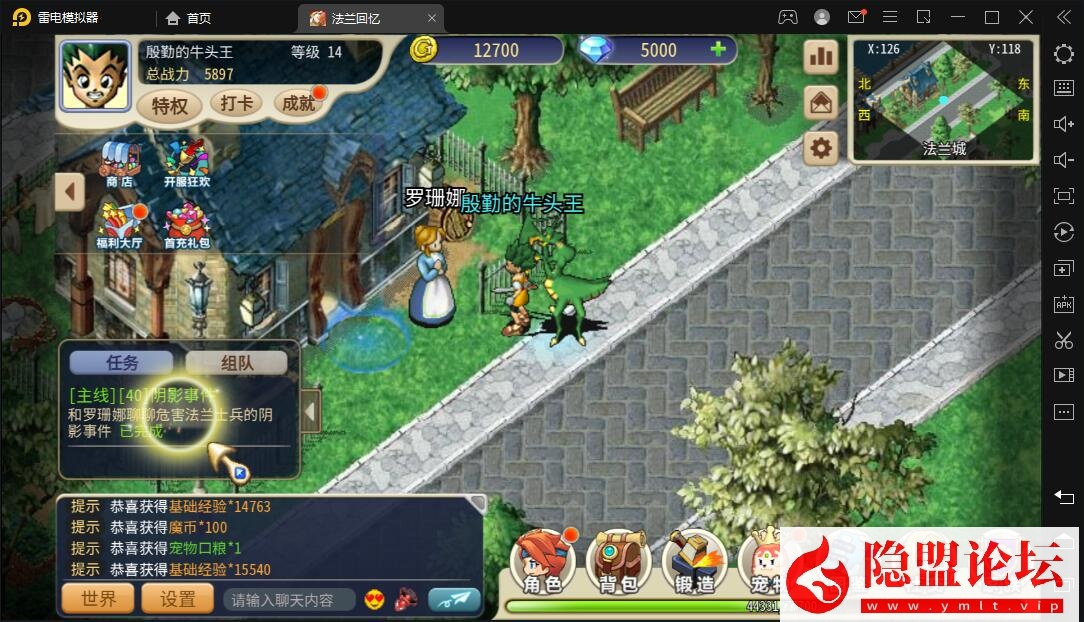Open the 角色 character menu
Screen dimensions: 1084x622
(x=542, y=562)
